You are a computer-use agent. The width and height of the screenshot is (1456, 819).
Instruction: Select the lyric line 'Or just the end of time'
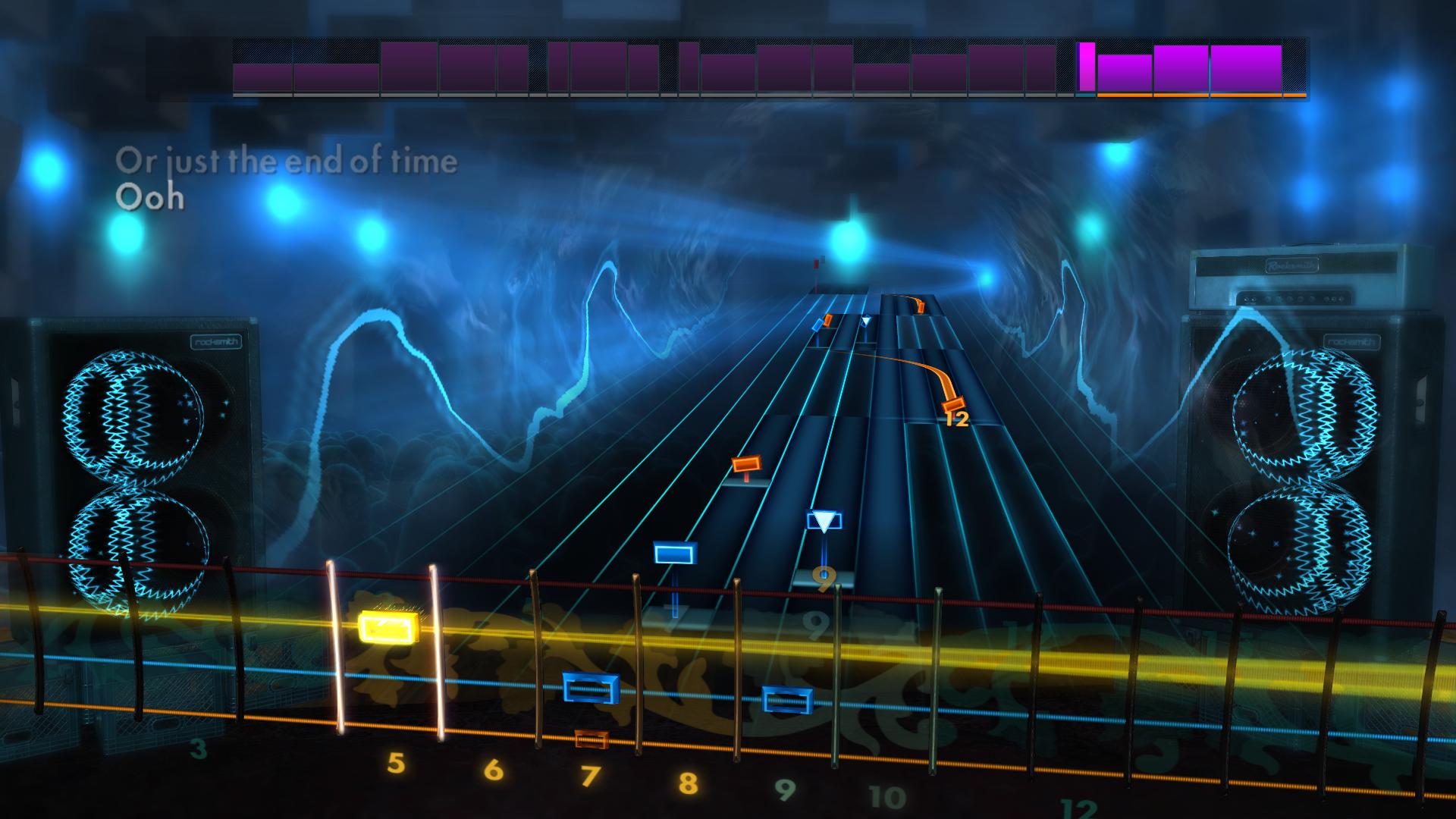(x=287, y=161)
